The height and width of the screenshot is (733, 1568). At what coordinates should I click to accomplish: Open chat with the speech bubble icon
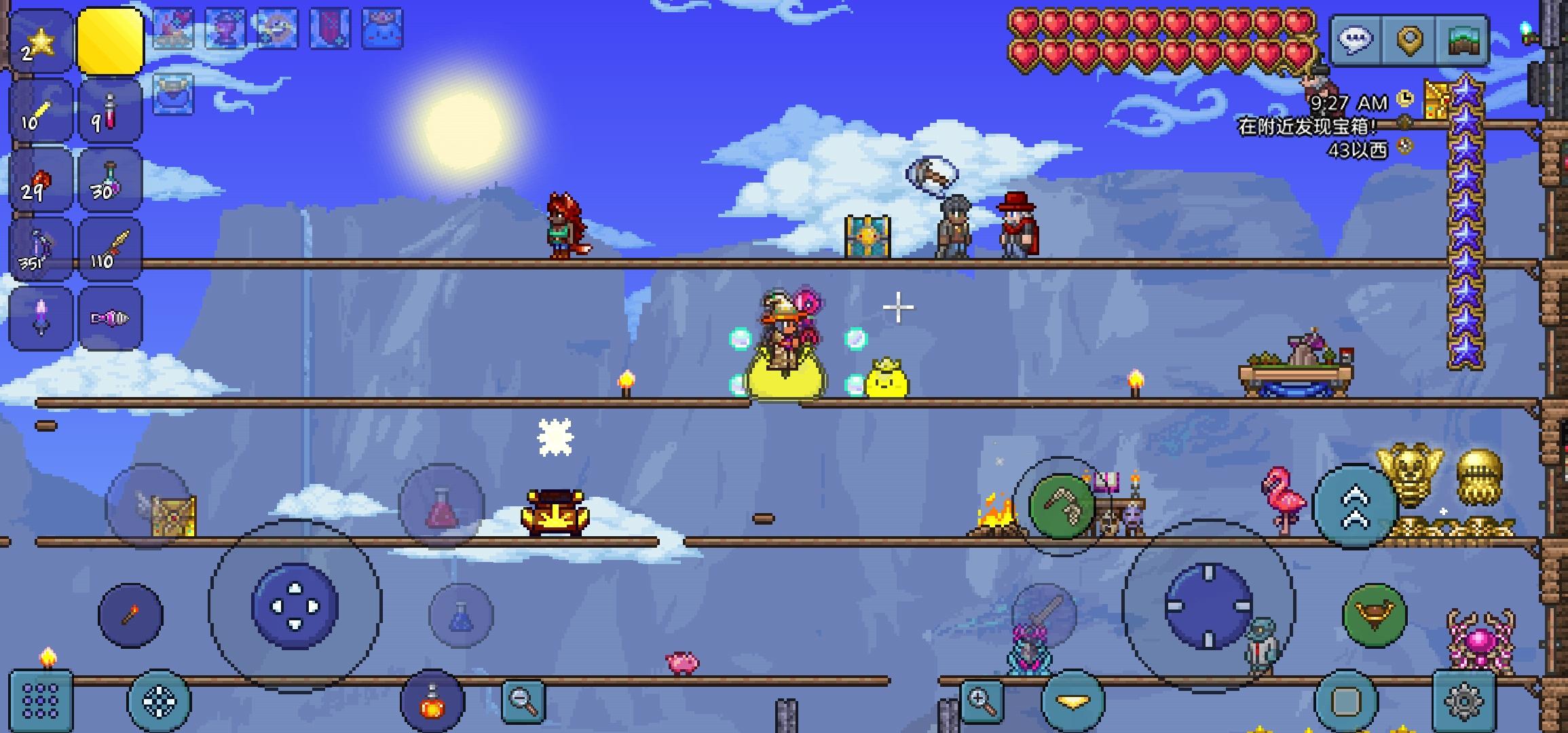(1354, 37)
